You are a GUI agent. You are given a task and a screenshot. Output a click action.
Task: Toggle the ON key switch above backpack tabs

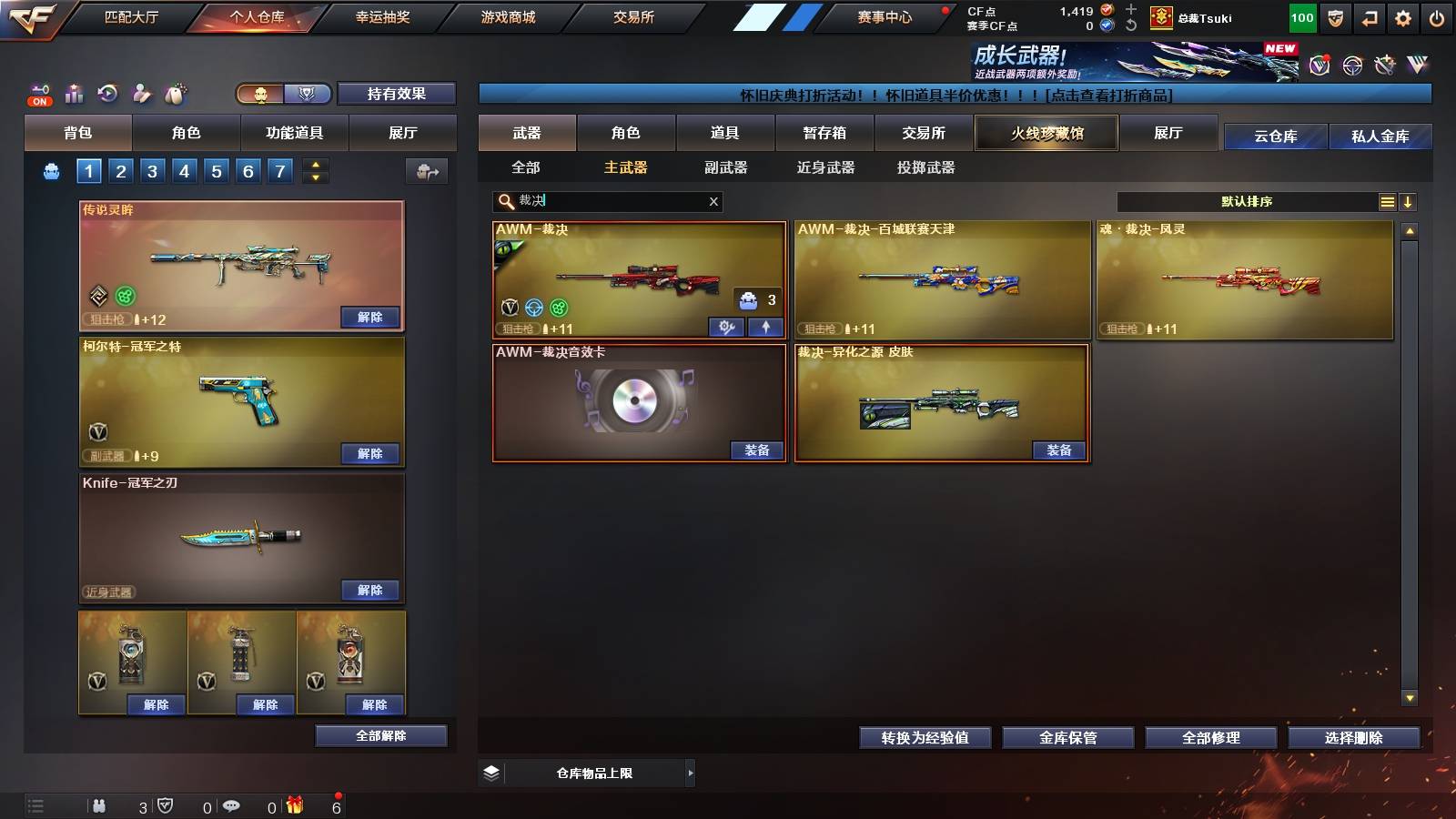point(39,94)
